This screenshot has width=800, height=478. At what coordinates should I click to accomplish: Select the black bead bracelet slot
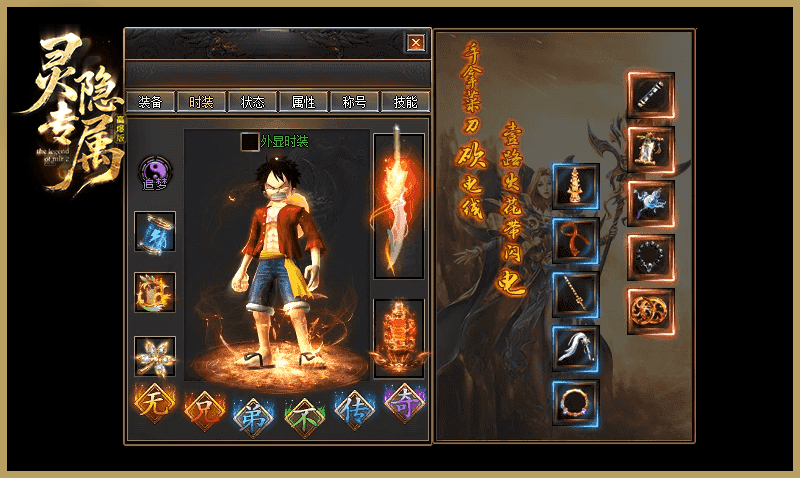[x=650, y=257]
